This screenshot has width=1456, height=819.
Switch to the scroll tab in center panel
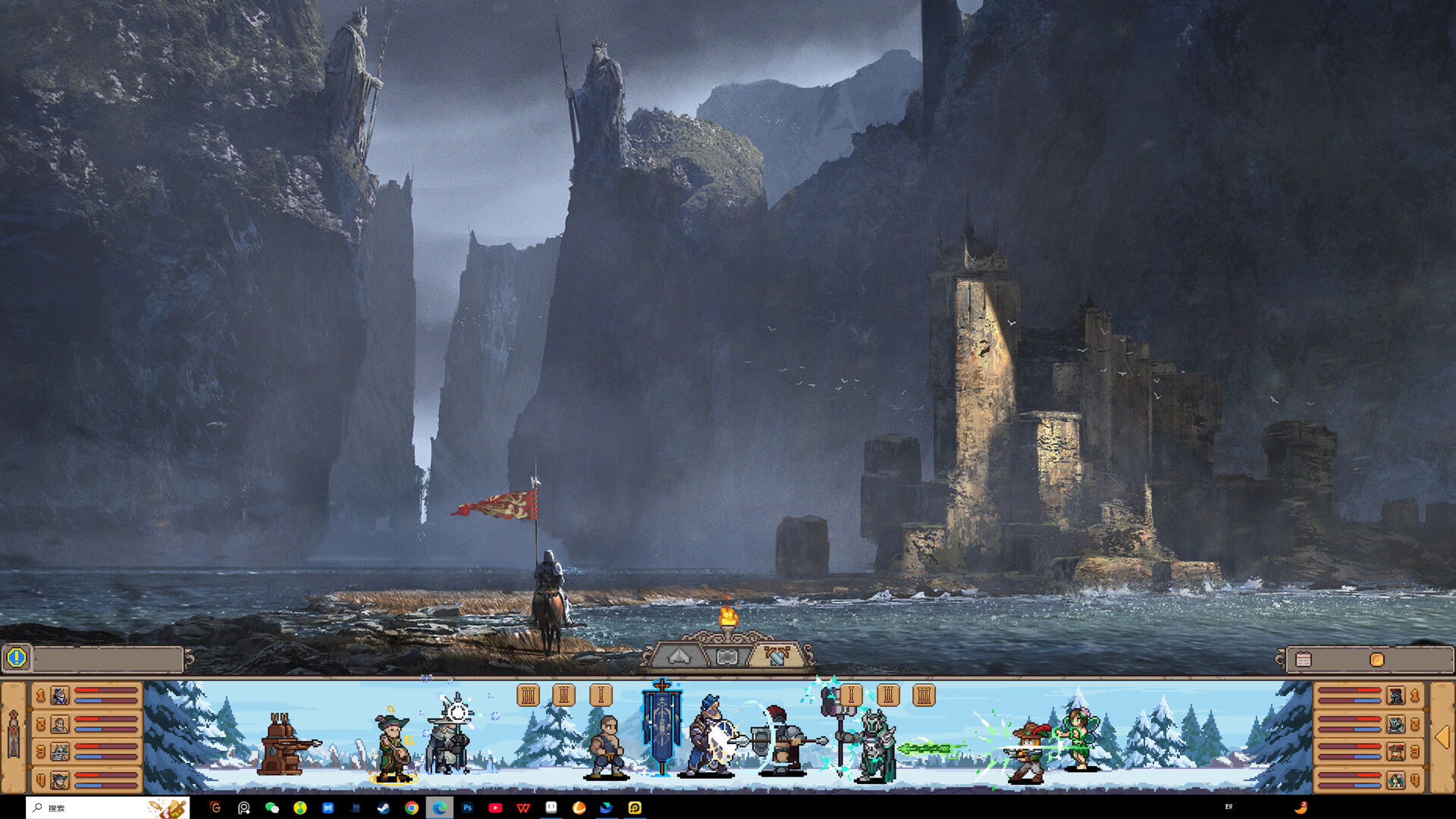[x=726, y=657]
